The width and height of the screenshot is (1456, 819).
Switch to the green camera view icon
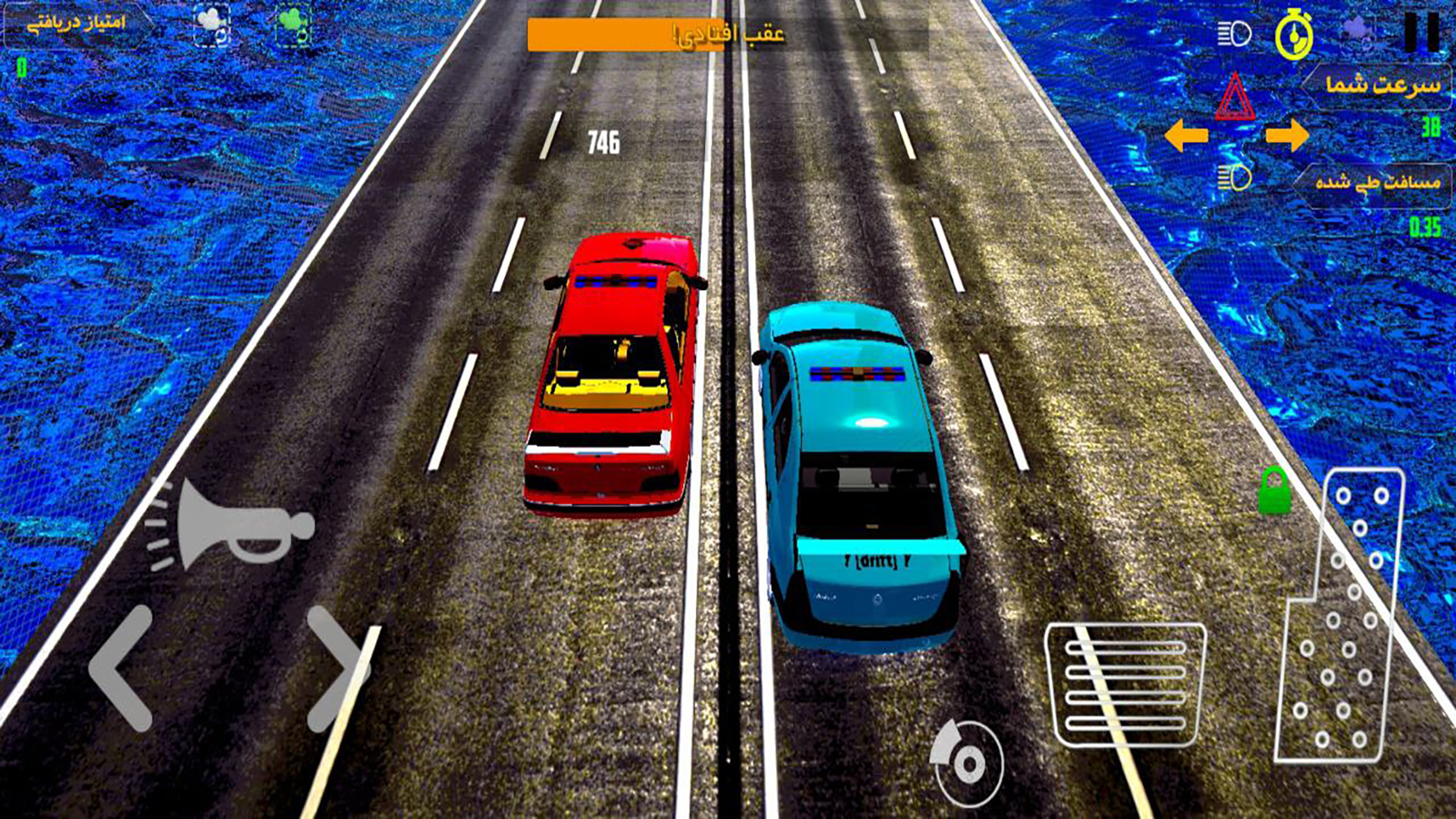click(294, 25)
